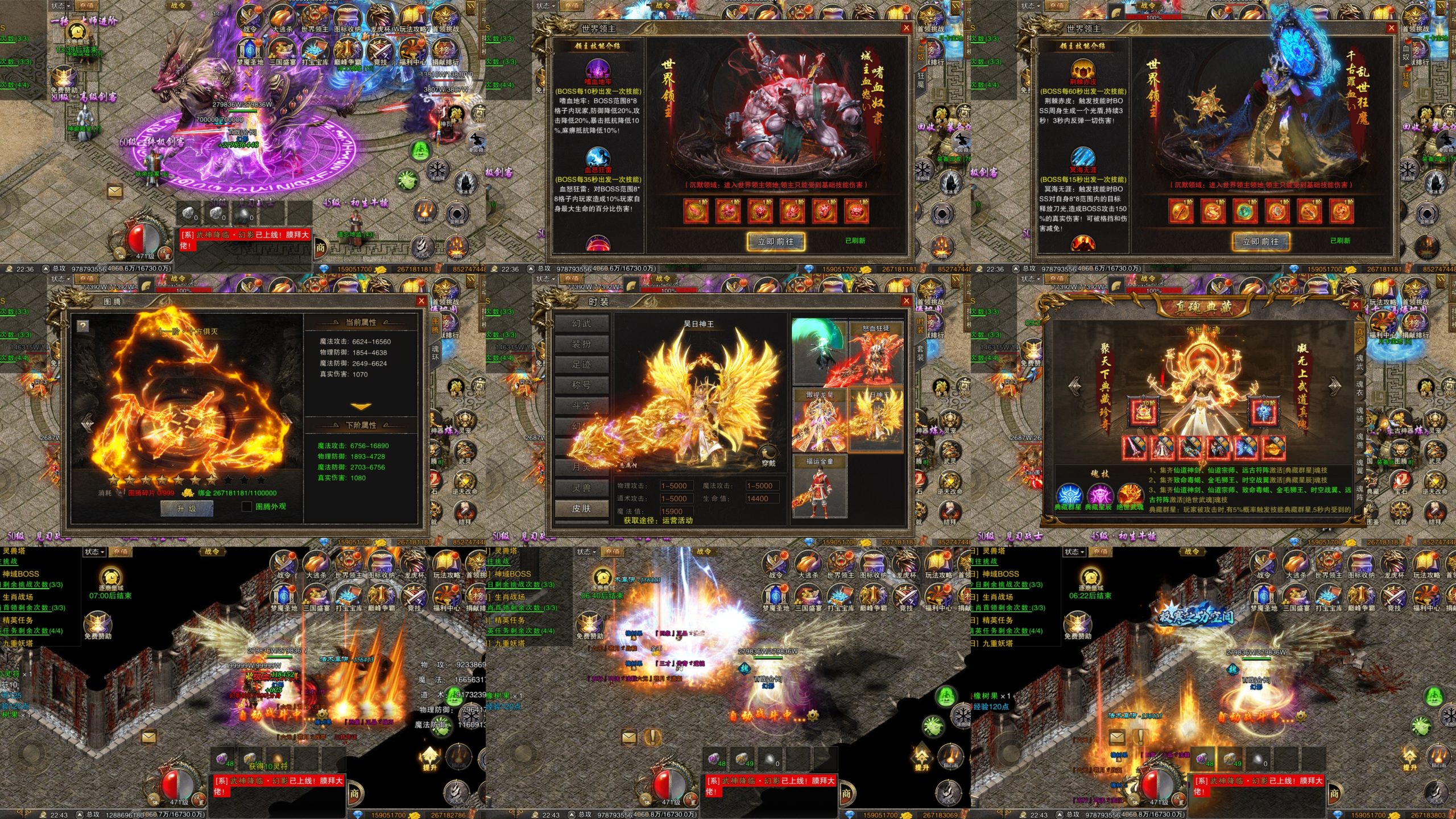Image resolution: width=1456 pixels, height=819 pixels.
Task: Close the 真魂典藏 window
Action: (x=1355, y=305)
